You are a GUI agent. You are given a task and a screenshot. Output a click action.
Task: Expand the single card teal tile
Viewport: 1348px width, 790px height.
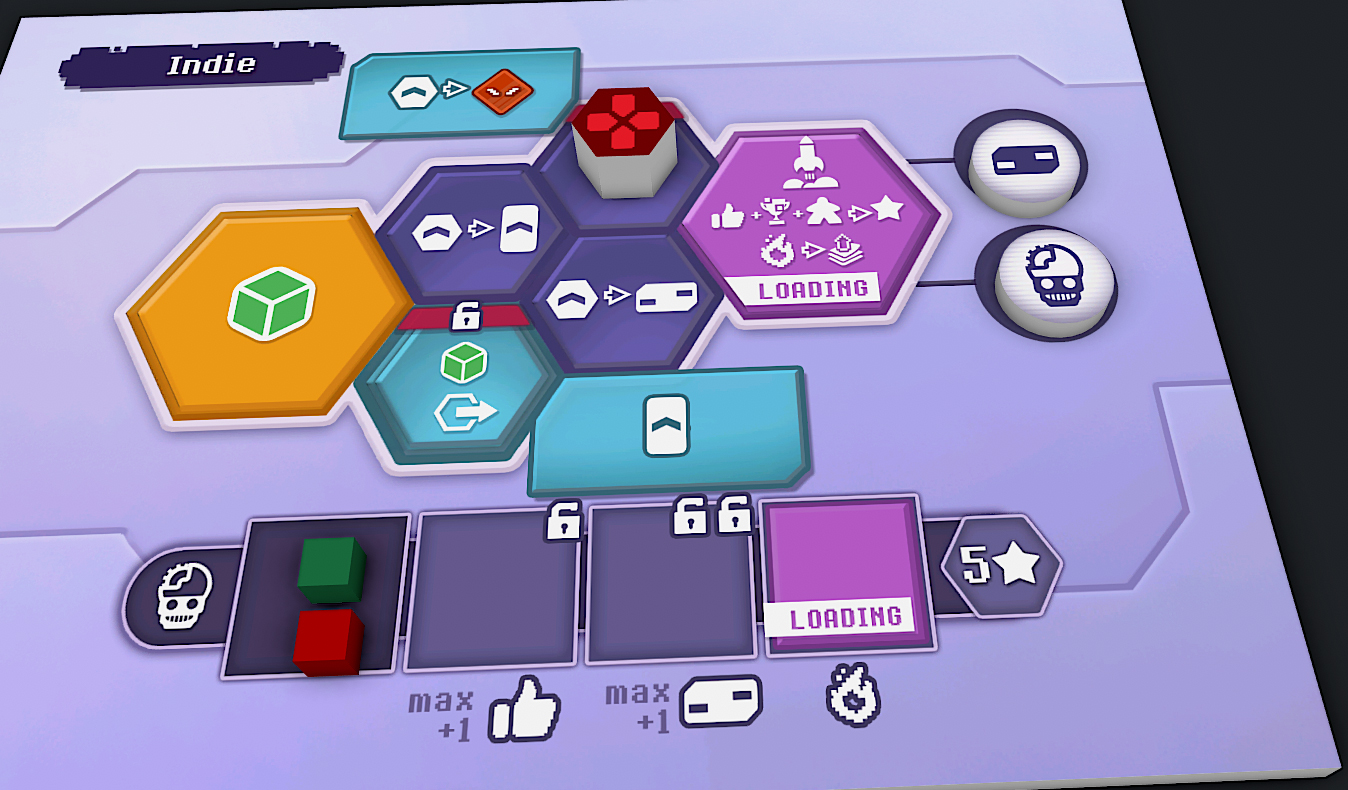(668, 425)
